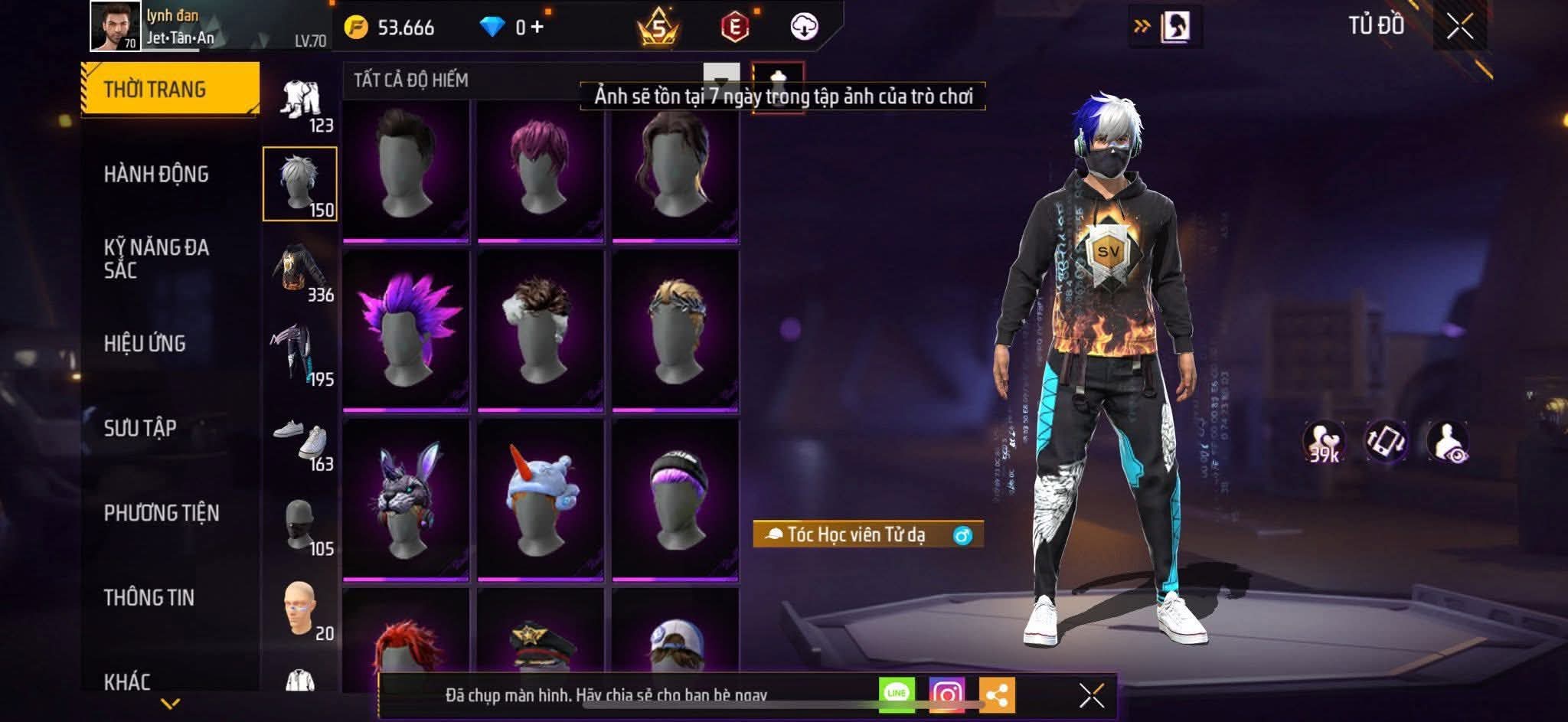Open the Thời Trang fashion tab
1568x722 pixels.
pos(169,90)
